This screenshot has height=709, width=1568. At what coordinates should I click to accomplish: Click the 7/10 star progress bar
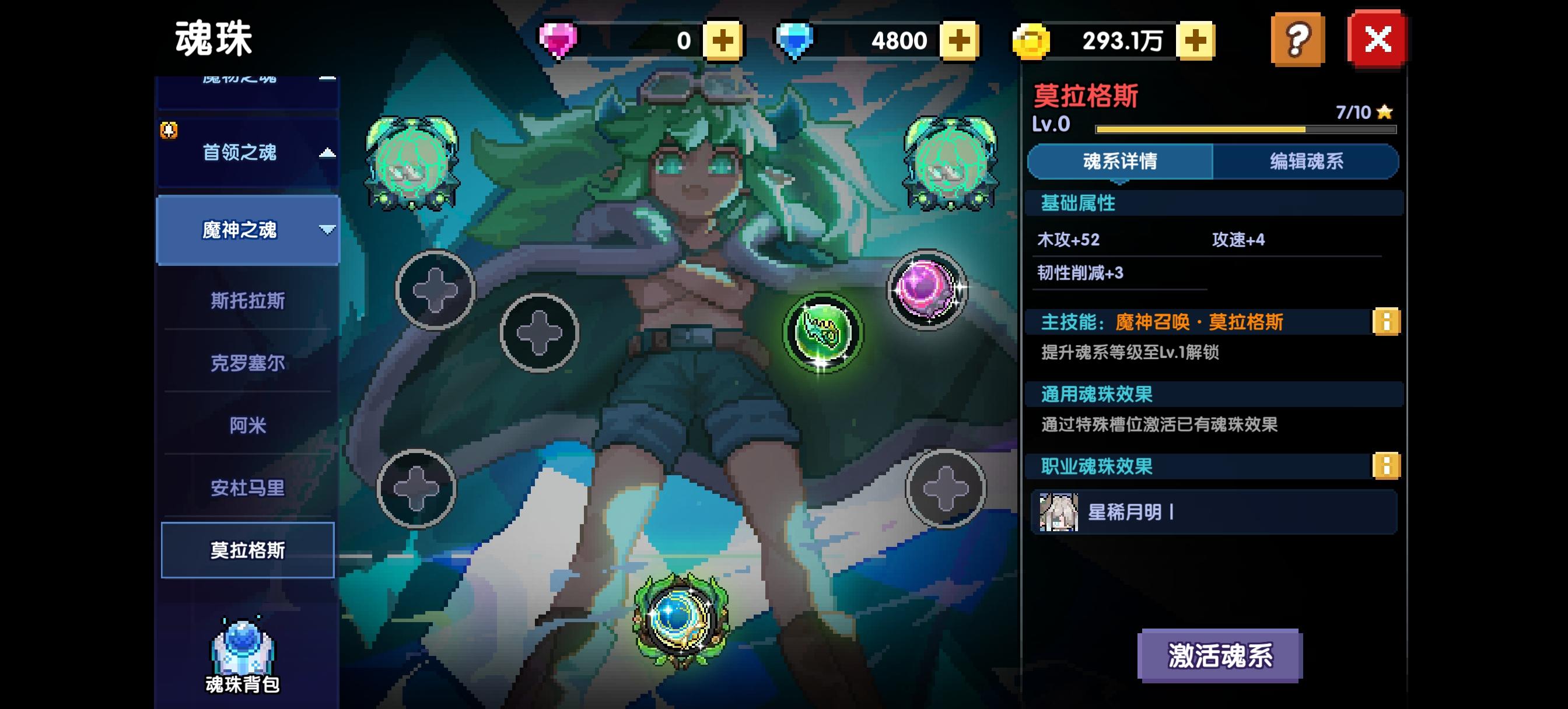[1245, 128]
